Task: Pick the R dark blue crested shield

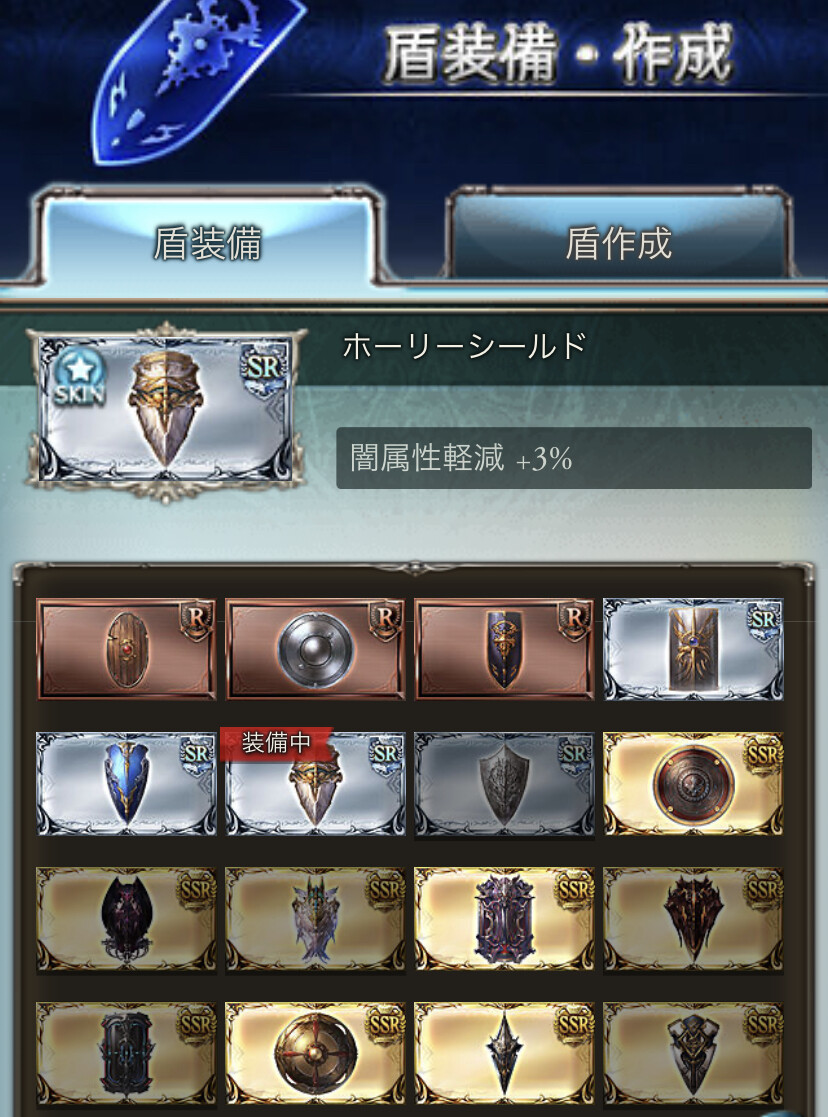Action: [x=504, y=648]
